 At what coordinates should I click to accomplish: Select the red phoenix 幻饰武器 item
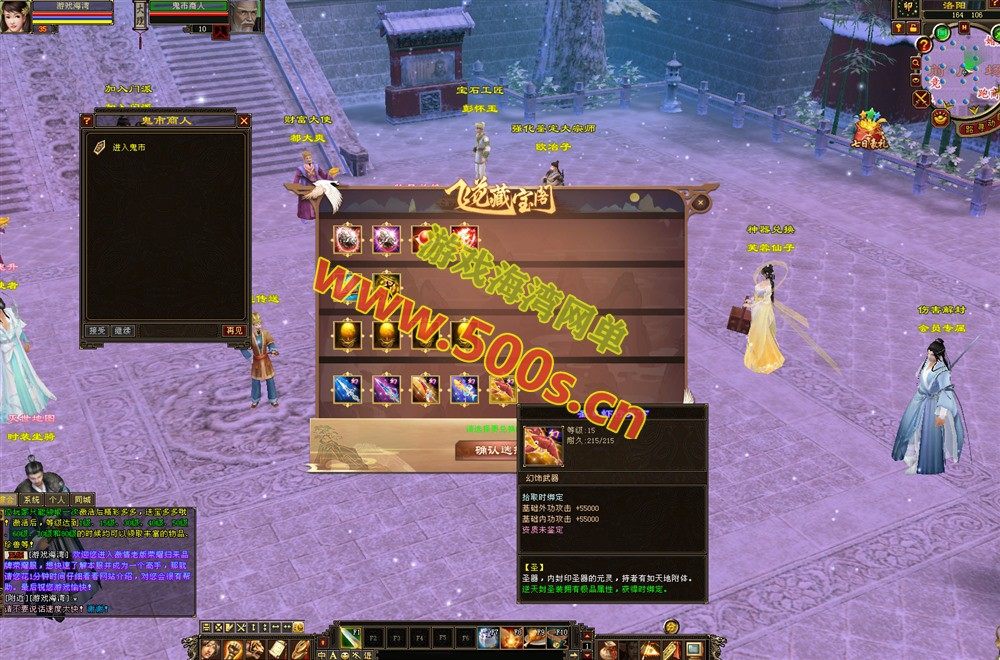(503, 388)
